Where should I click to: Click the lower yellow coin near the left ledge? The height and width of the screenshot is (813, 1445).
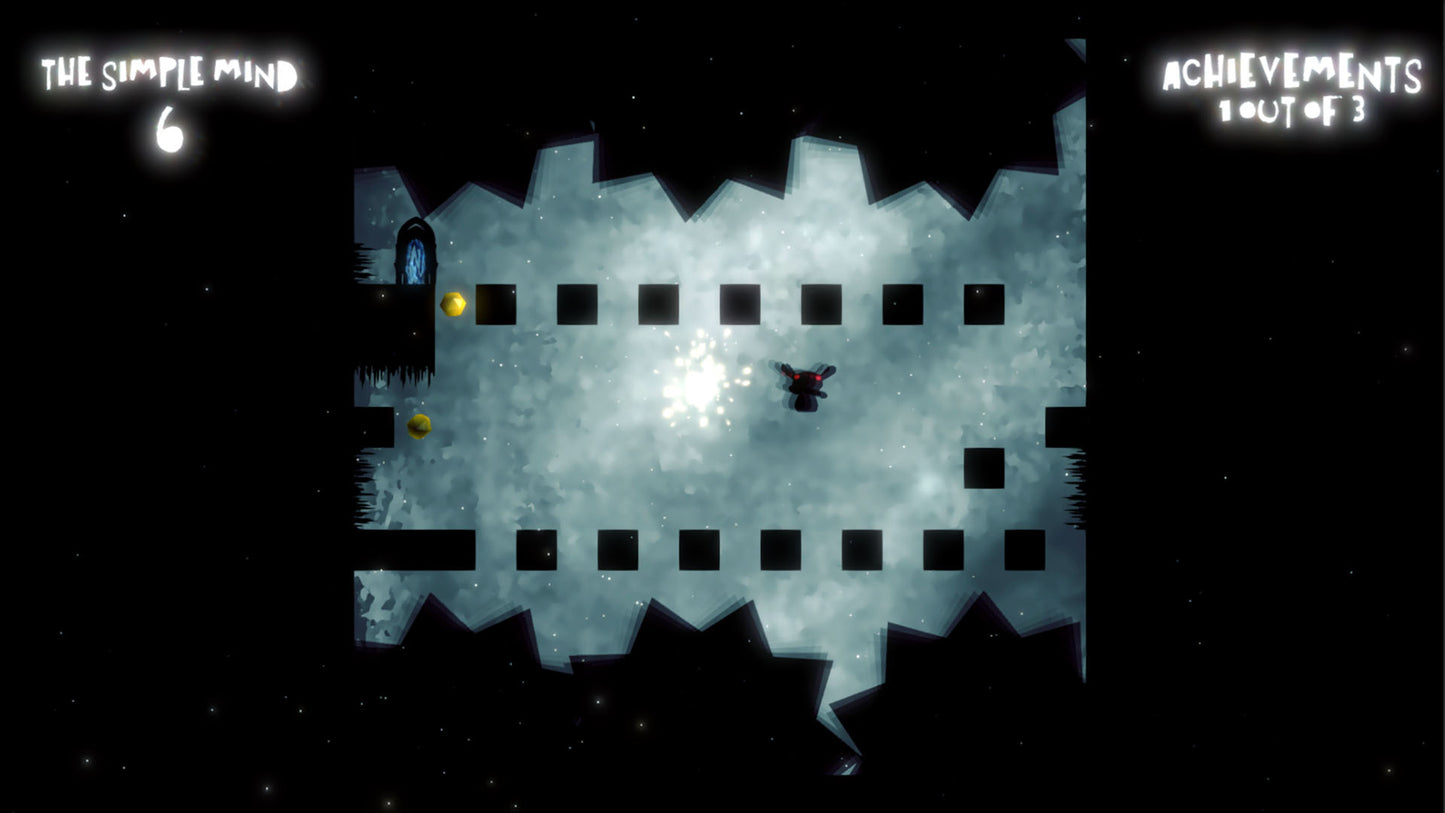(420, 424)
